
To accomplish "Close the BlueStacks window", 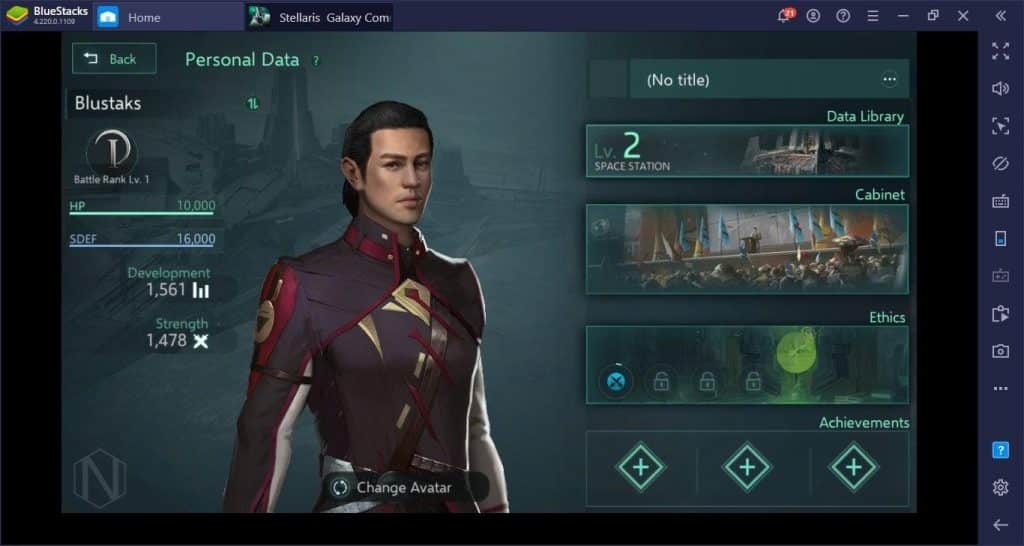I will [963, 16].
